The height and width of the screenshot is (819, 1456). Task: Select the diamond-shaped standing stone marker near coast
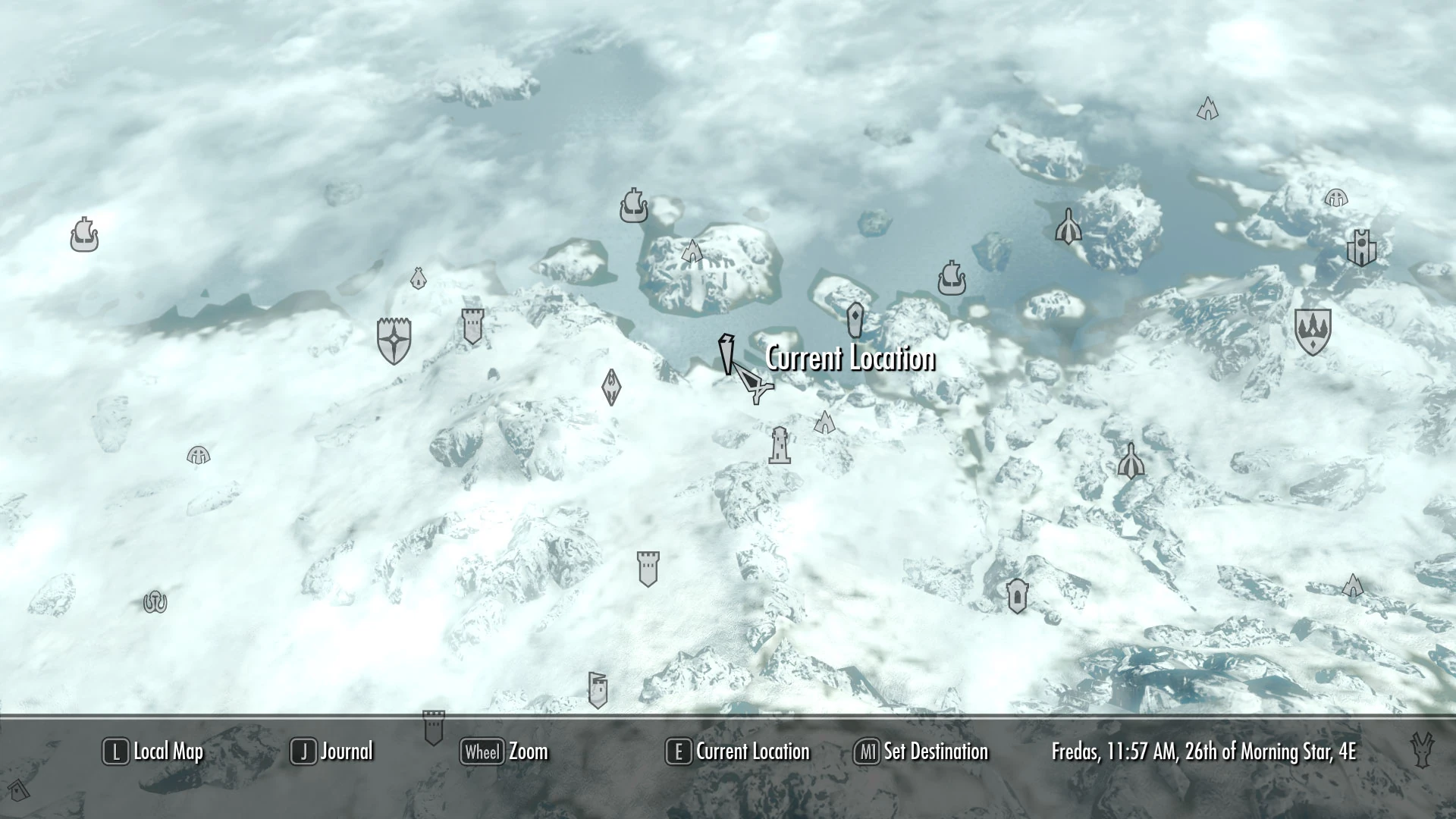coord(855,318)
